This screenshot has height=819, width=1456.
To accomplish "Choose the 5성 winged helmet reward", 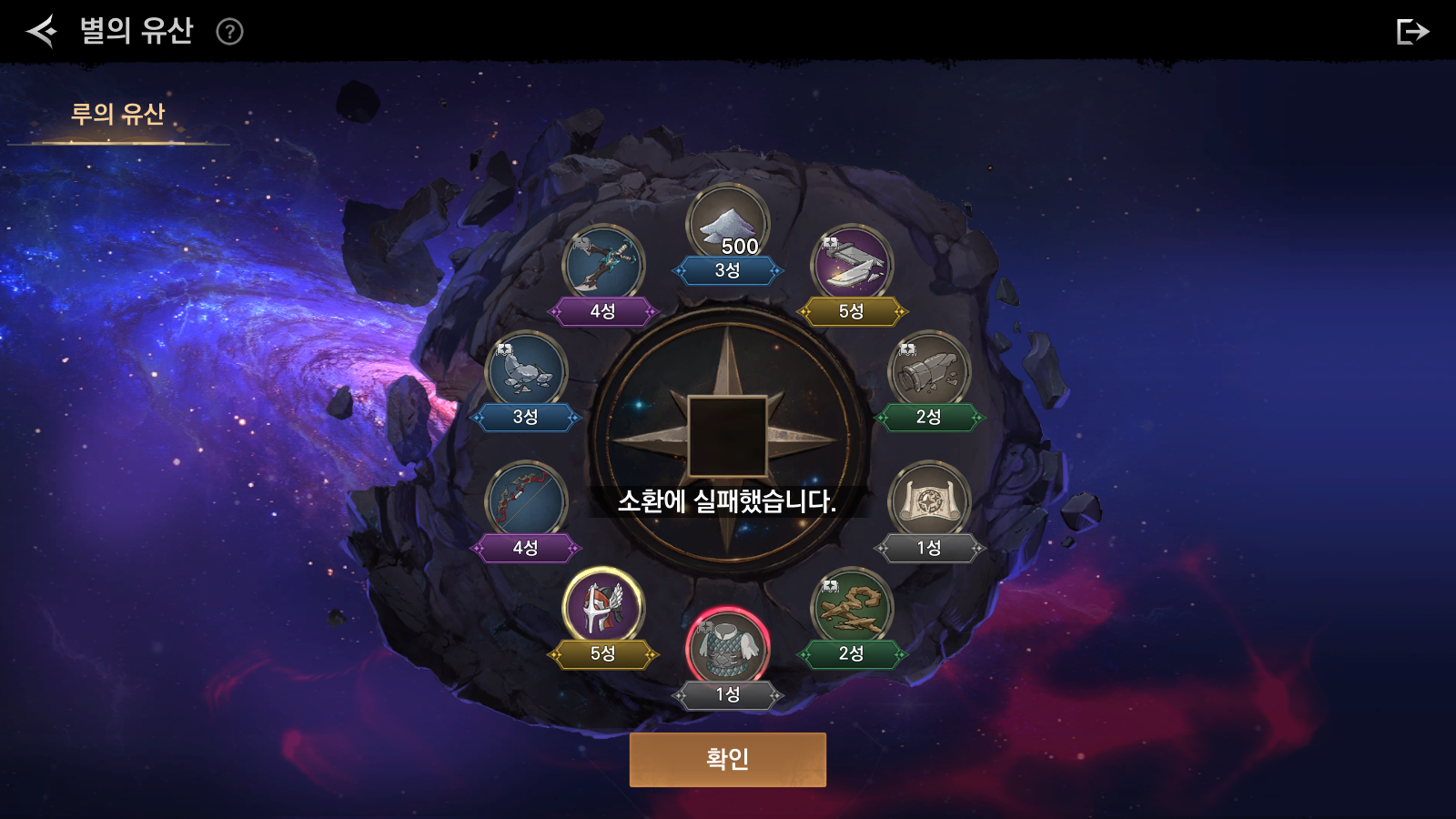I will (x=603, y=608).
